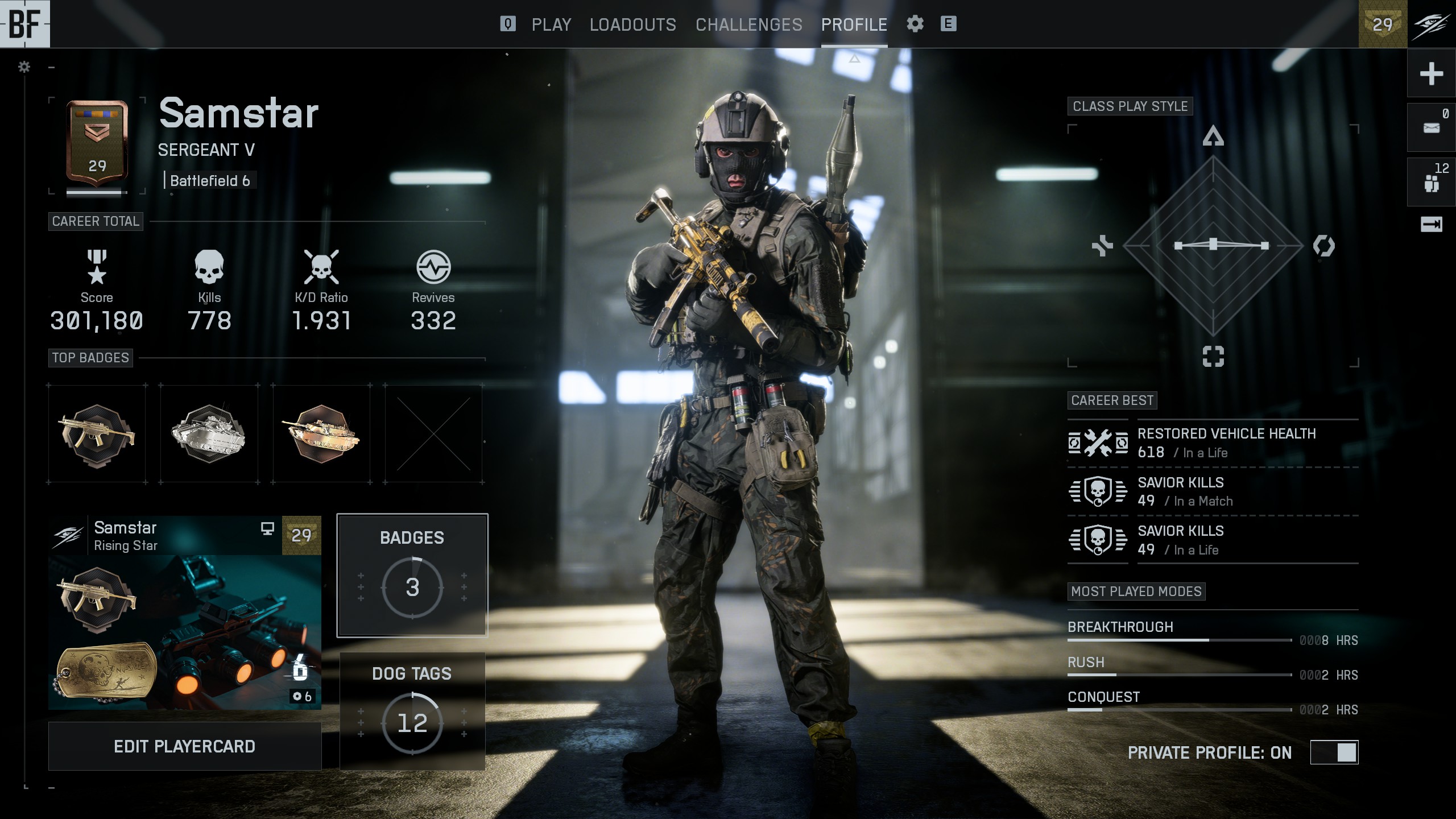The image size is (1456, 819).
Task: Open the rank 29 emblem in the header
Action: [1382, 24]
